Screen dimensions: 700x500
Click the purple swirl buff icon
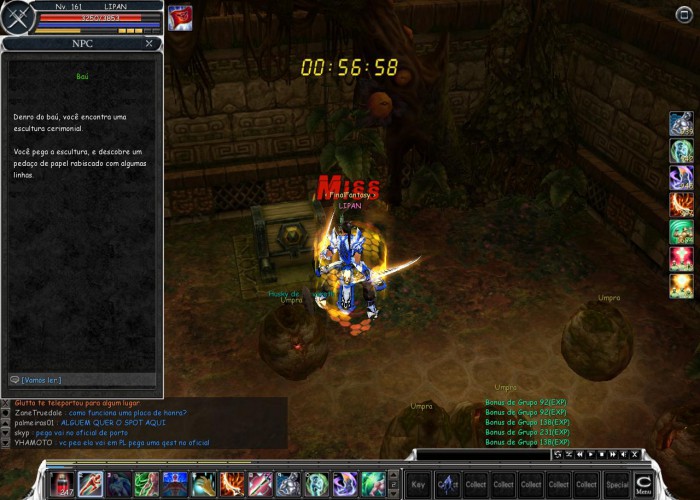click(x=682, y=178)
